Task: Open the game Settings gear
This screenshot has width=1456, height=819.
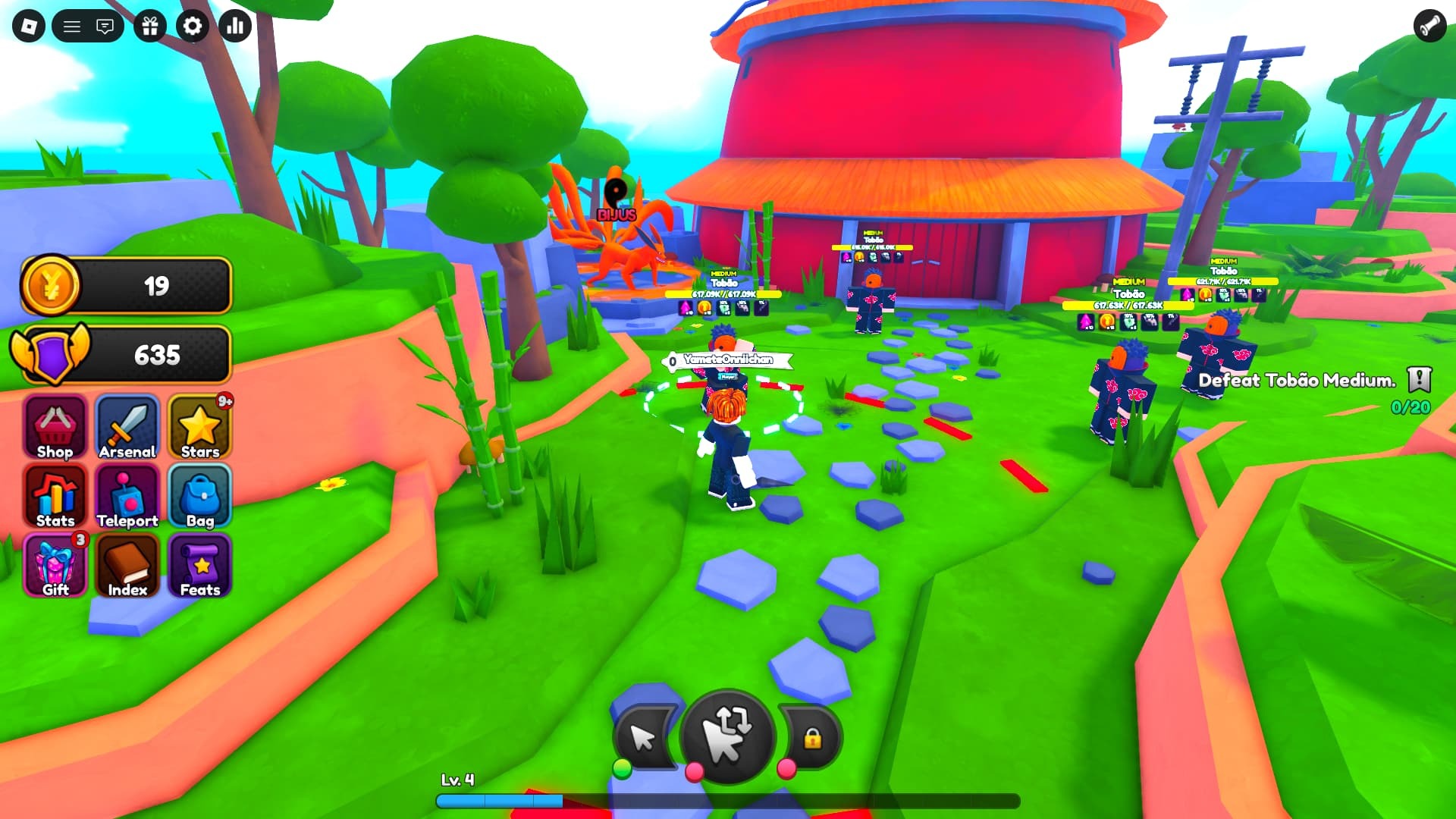Action: (192, 26)
